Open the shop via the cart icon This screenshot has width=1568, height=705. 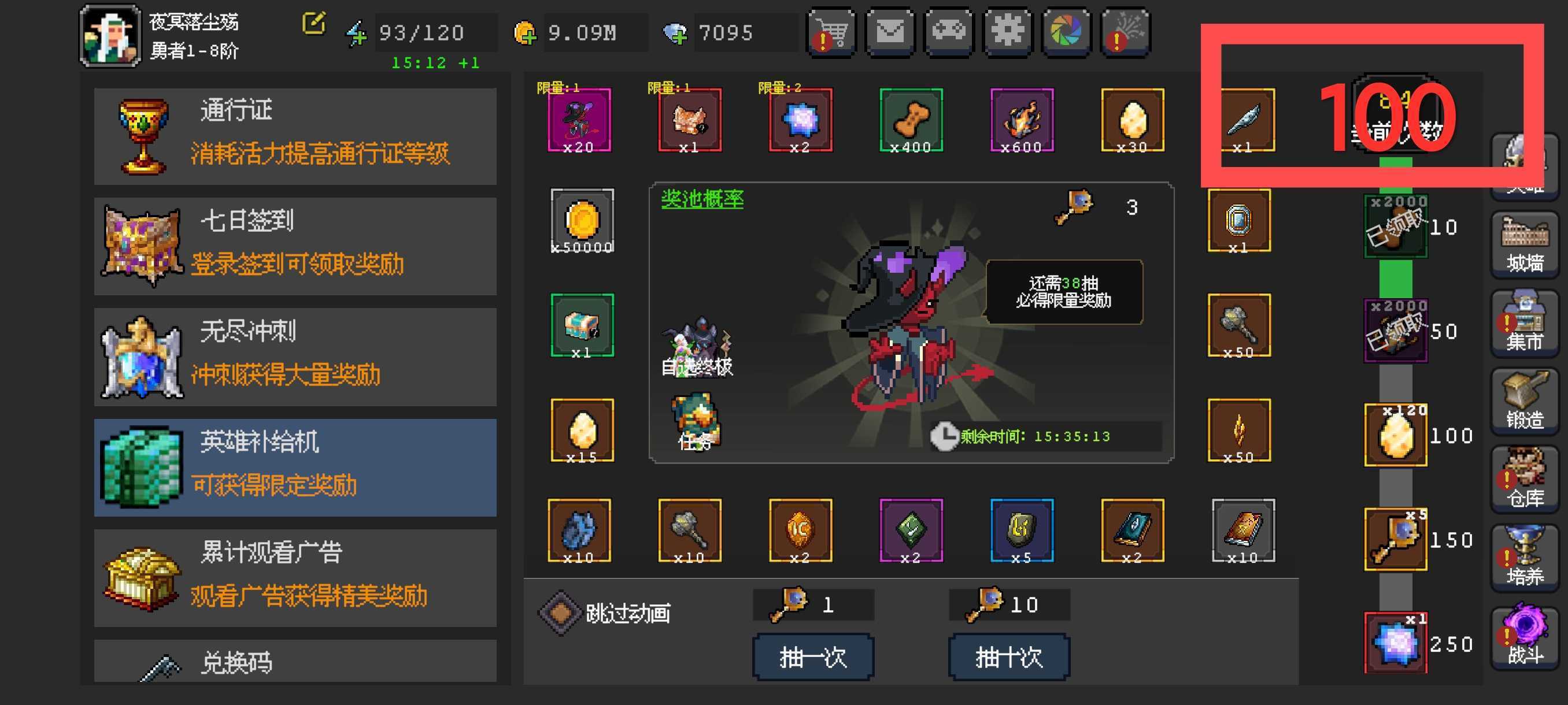click(x=831, y=34)
